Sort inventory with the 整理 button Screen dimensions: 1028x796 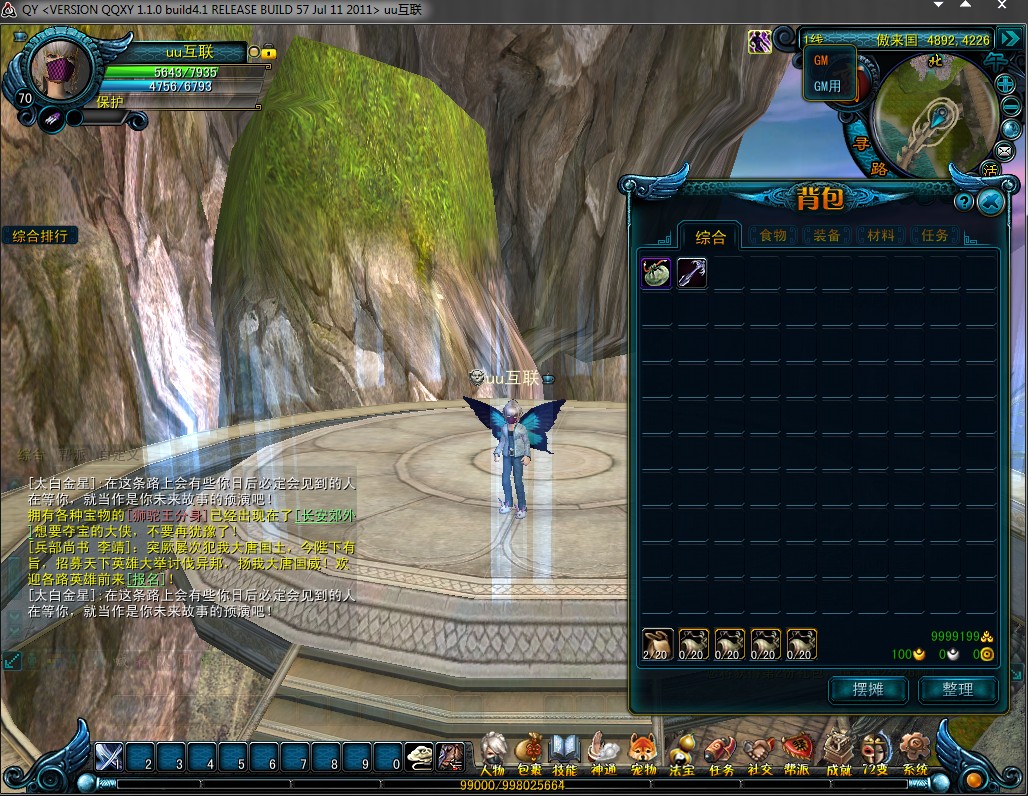click(x=957, y=689)
